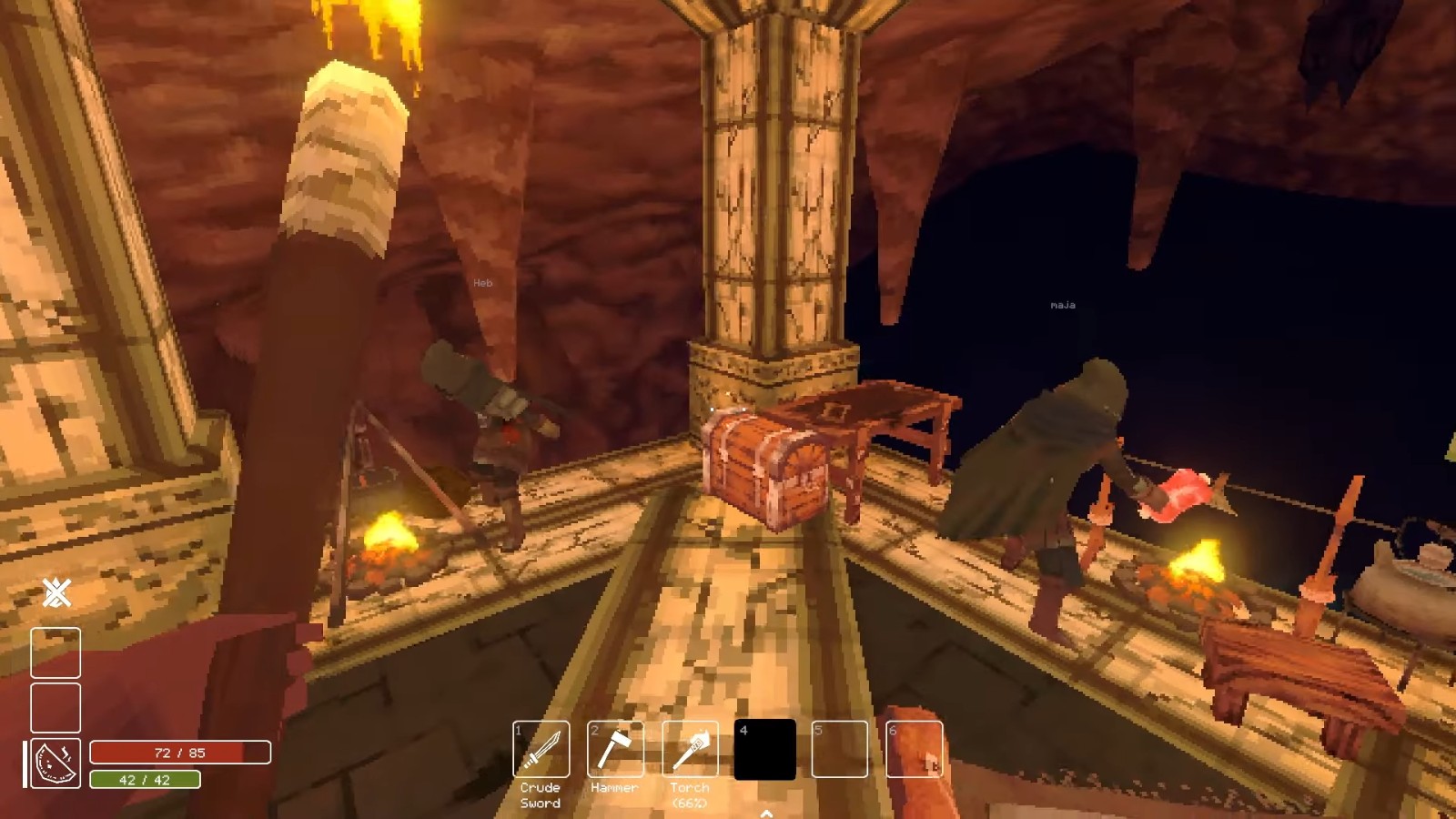Expand the hotbar using the up arrow
The image size is (1456, 819).
[766, 813]
